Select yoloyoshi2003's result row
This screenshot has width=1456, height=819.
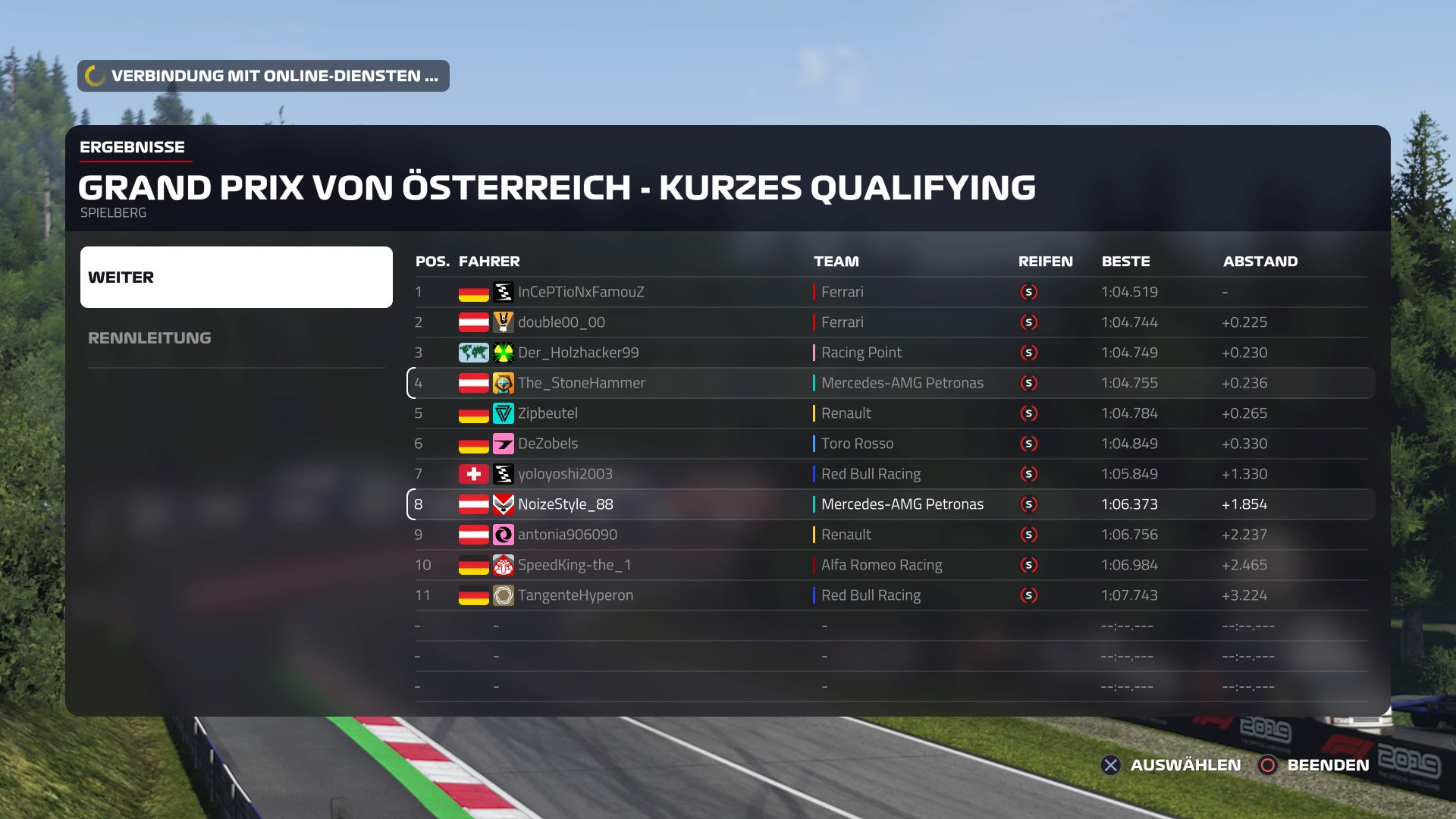point(565,474)
